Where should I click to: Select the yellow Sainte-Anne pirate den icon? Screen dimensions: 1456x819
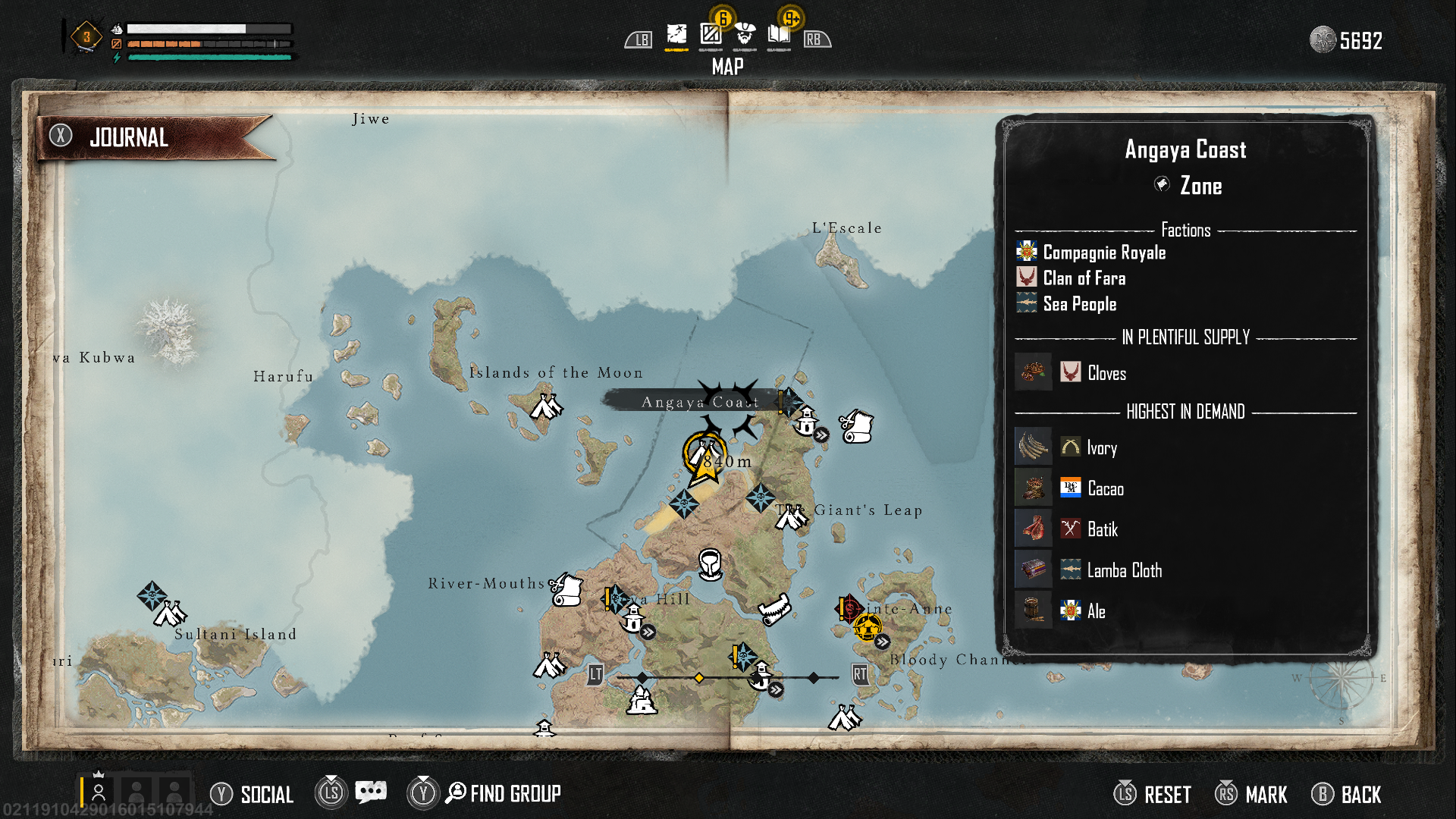click(868, 629)
